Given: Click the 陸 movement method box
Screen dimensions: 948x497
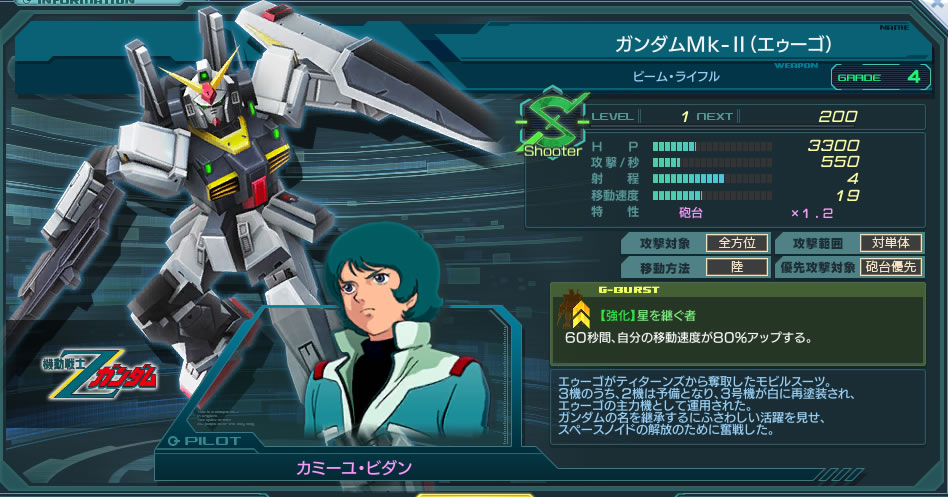Looking at the screenshot, I should click(x=737, y=267).
